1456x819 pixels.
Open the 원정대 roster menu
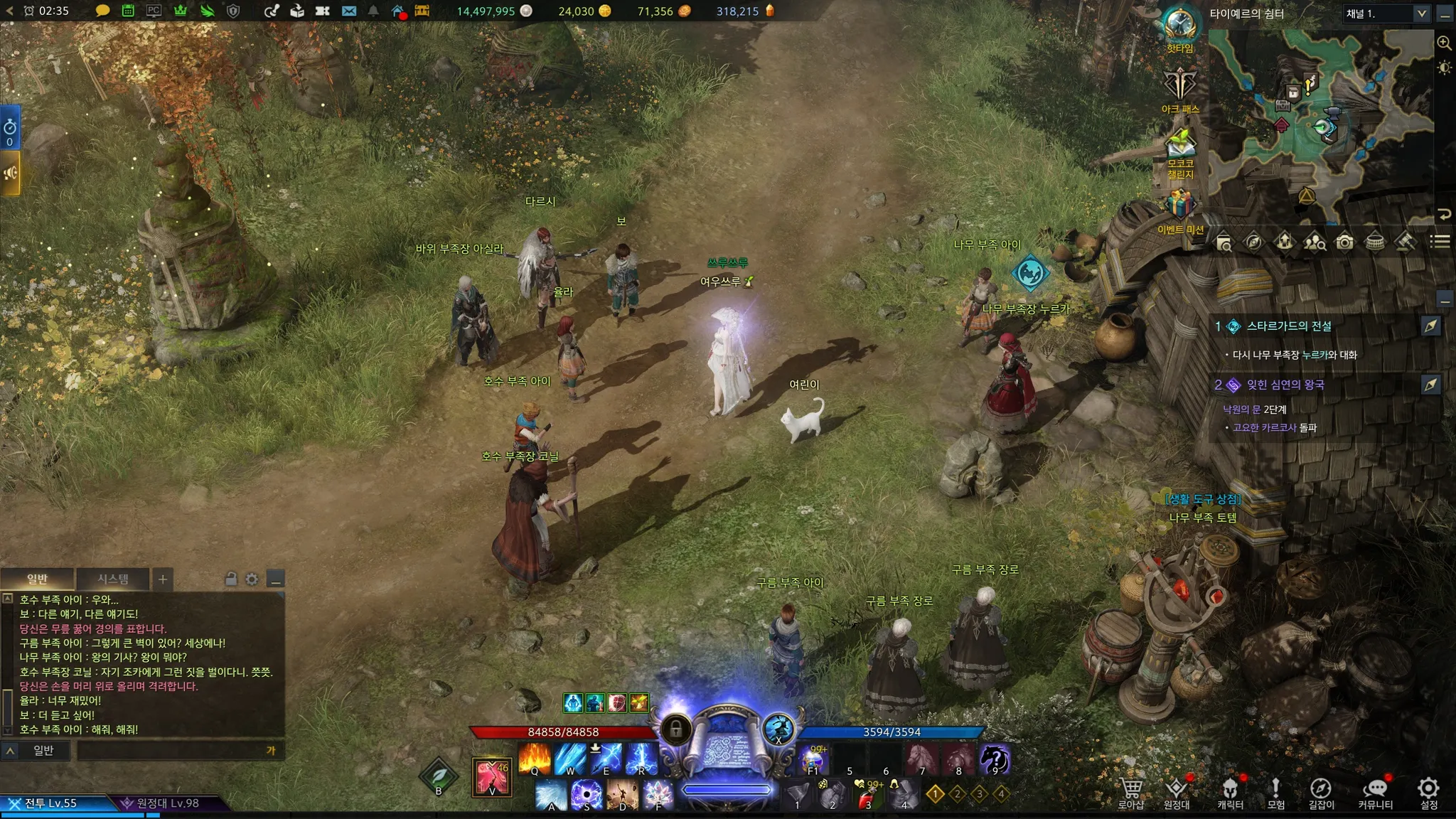(1176, 792)
